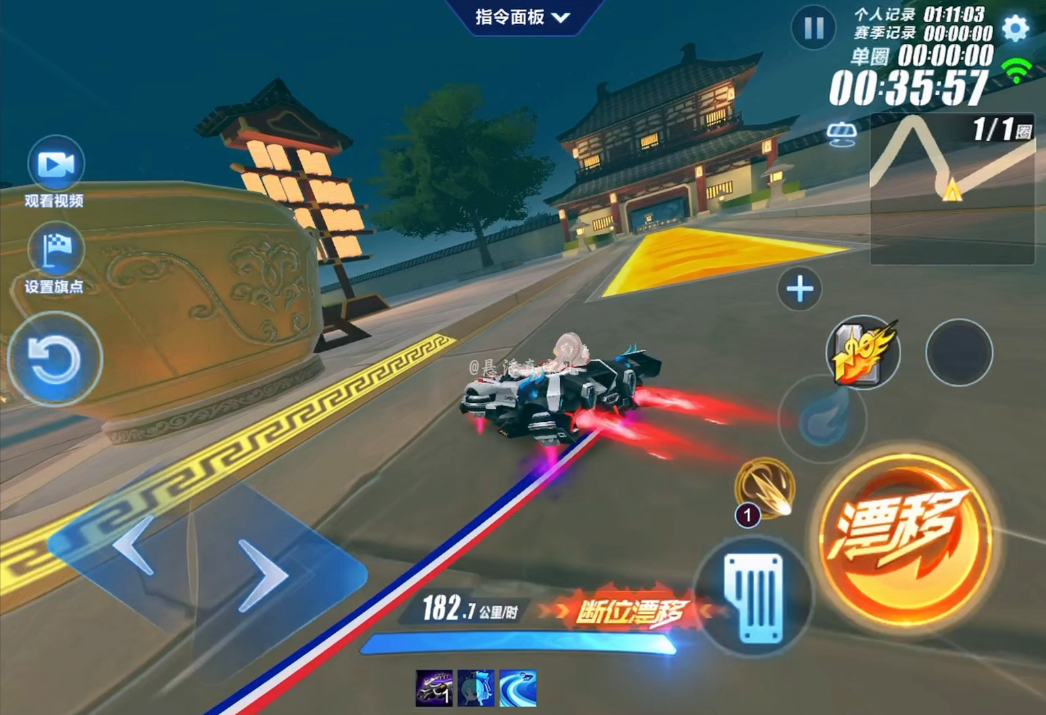
Task: Activate the N2O nitro boost card
Action: pyautogui.click(x=863, y=352)
